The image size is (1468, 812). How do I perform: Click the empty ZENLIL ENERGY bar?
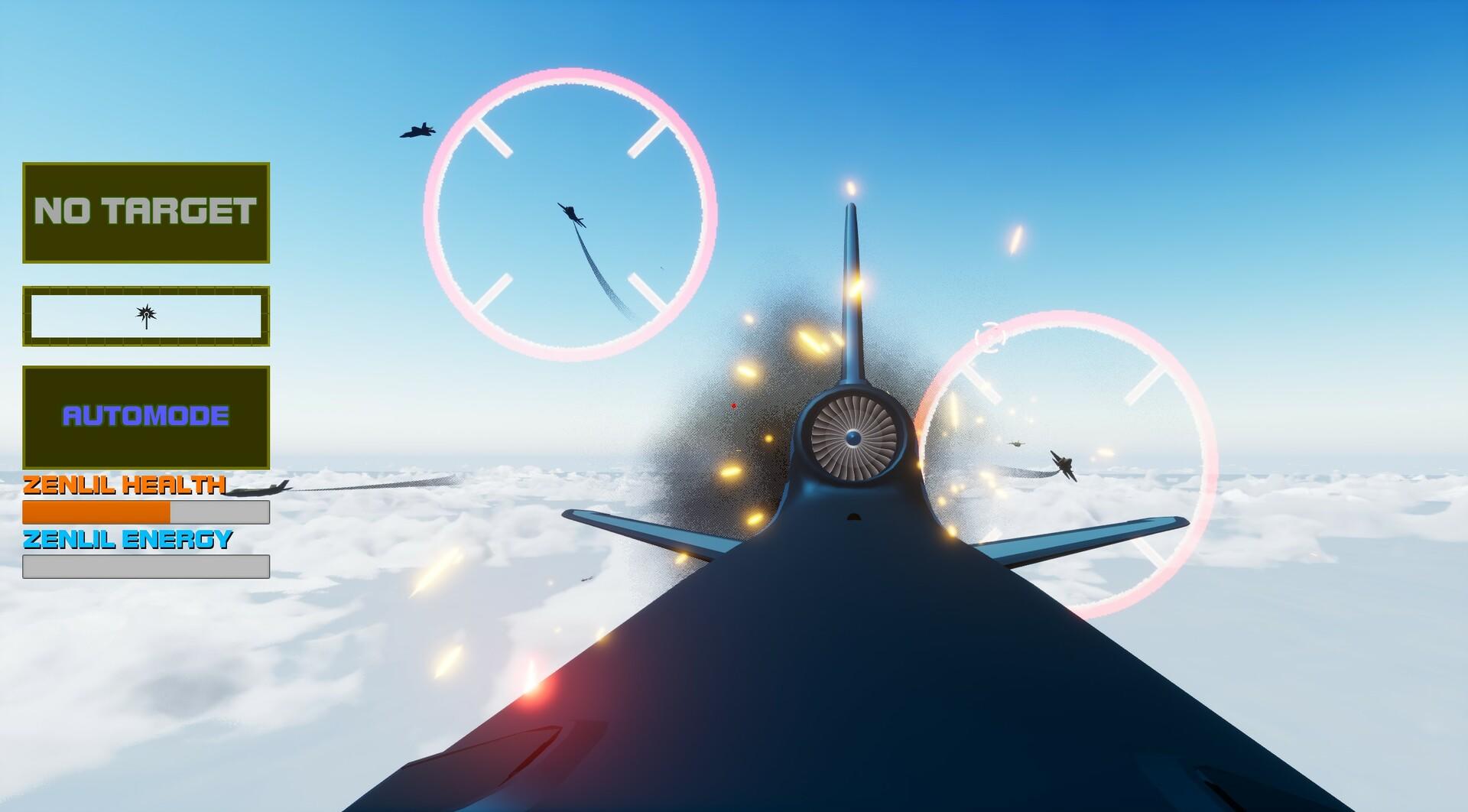click(145, 567)
